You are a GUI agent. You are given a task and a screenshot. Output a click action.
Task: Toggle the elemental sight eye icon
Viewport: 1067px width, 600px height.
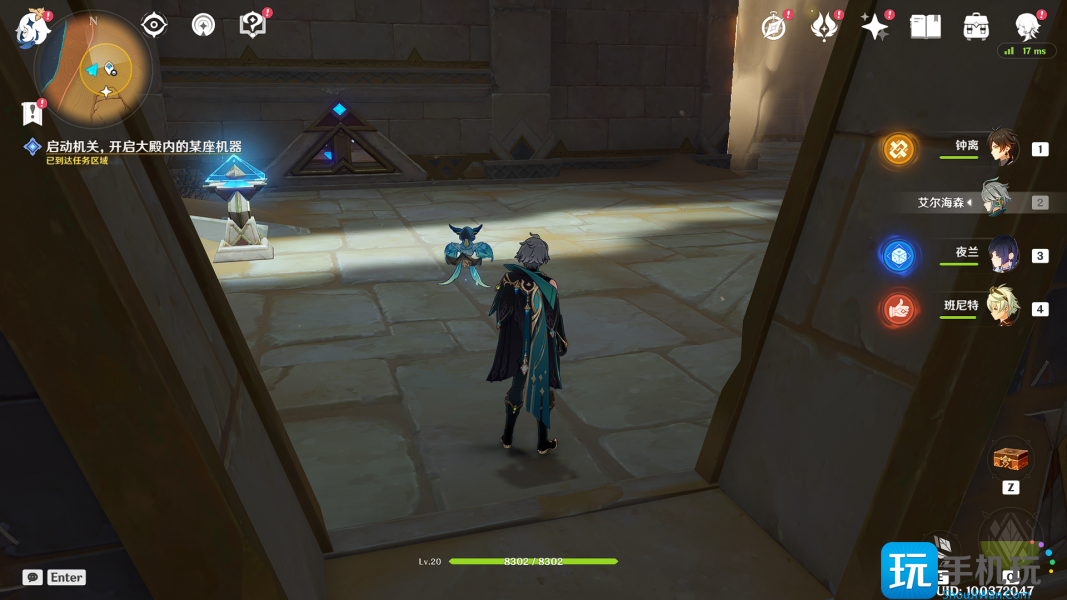click(x=154, y=25)
